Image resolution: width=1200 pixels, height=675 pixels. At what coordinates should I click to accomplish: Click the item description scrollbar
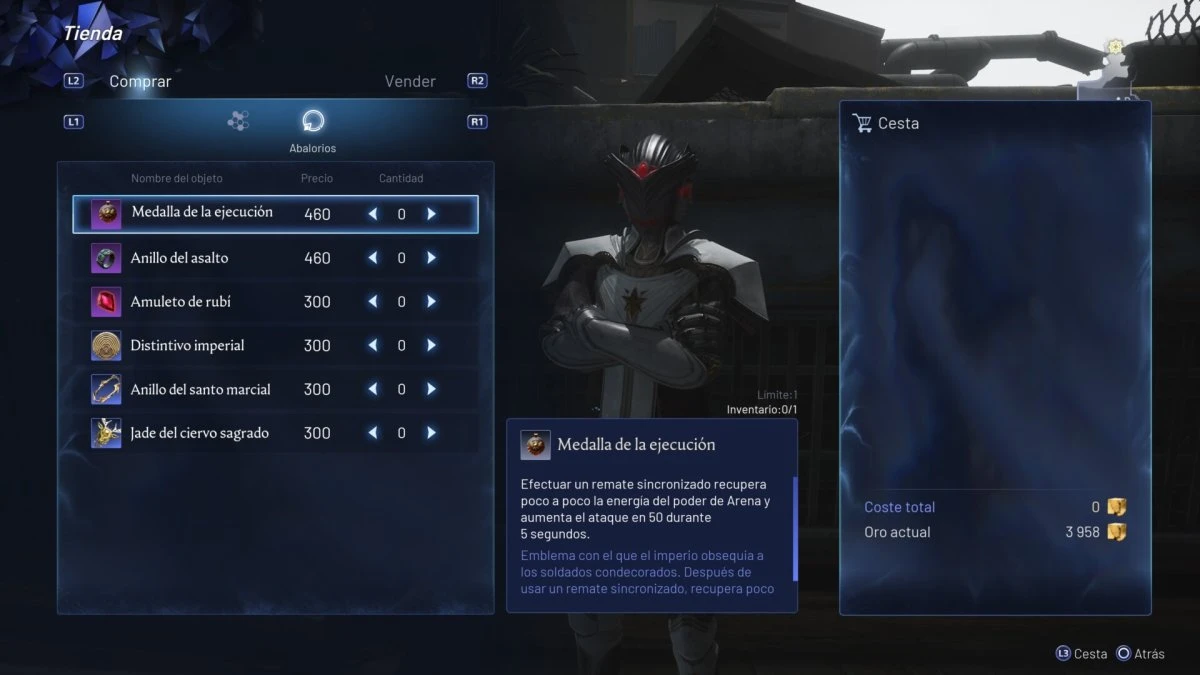(x=795, y=528)
